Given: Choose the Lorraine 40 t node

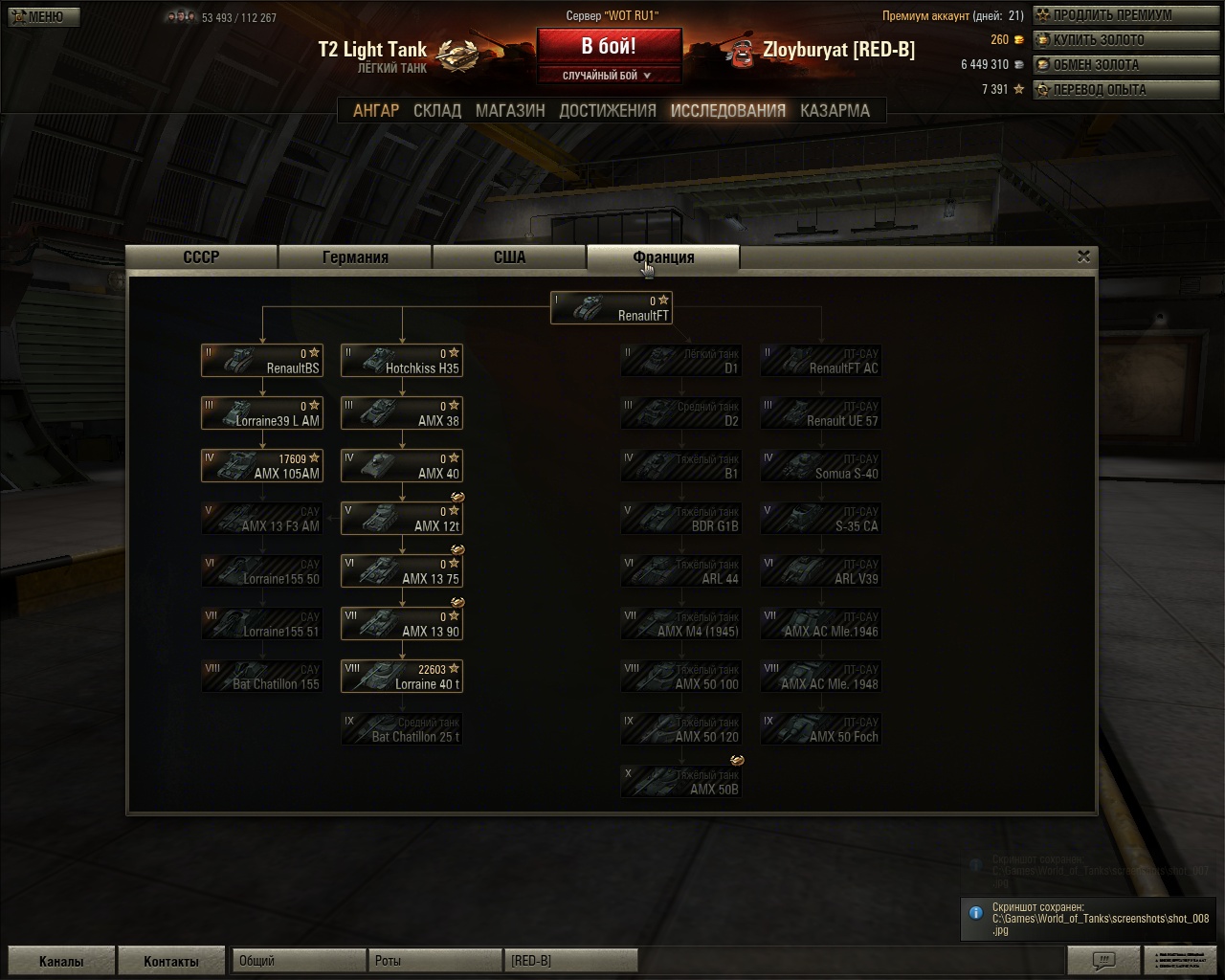Looking at the screenshot, I should click(x=402, y=677).
